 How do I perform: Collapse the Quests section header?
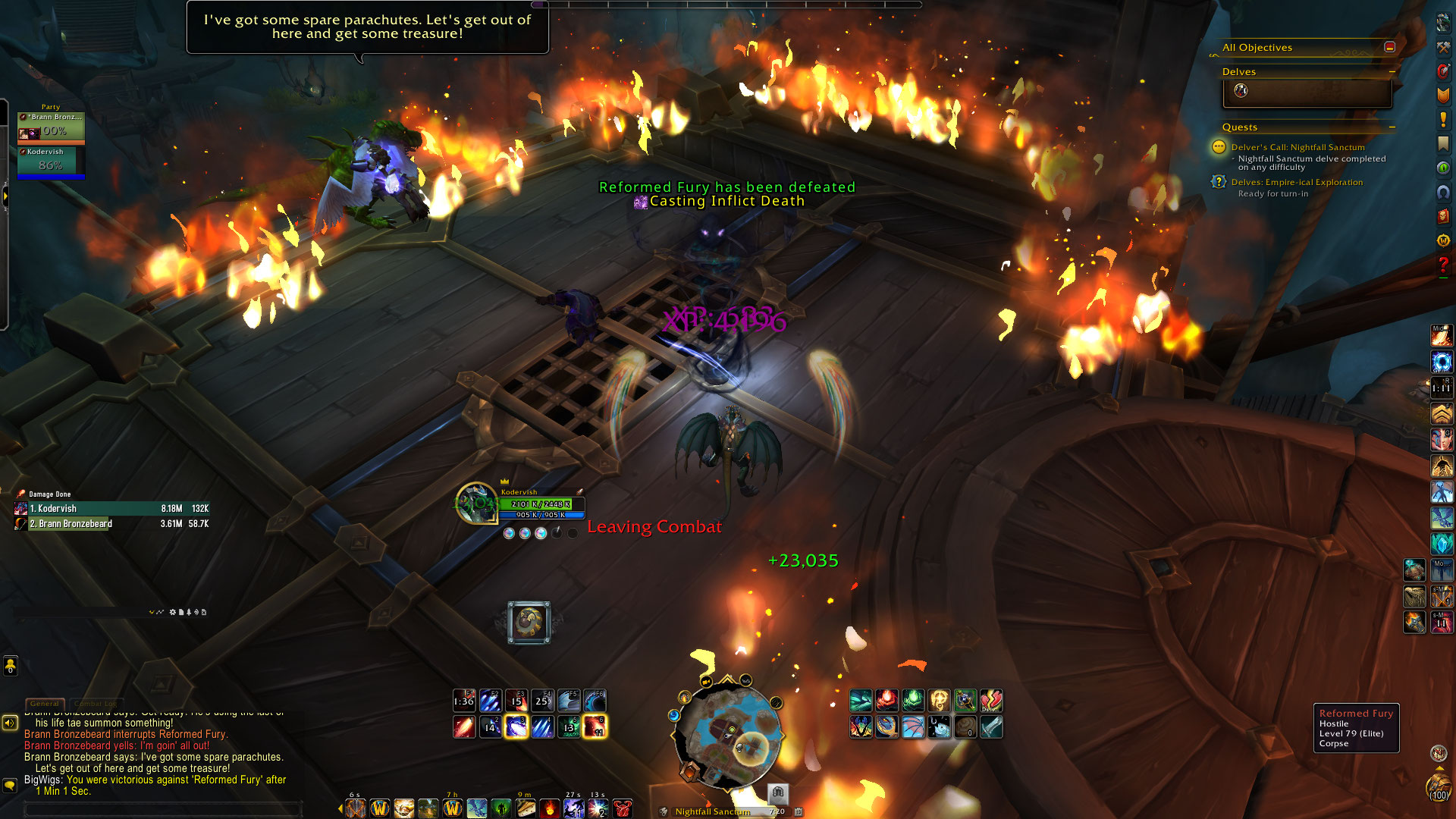pos(1392,127)
